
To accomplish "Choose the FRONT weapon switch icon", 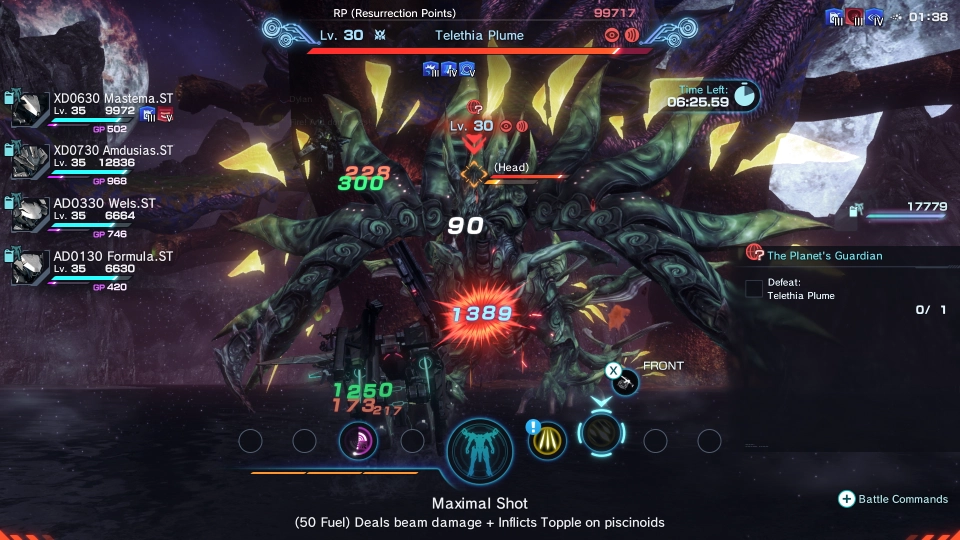I will coord(626,379).
